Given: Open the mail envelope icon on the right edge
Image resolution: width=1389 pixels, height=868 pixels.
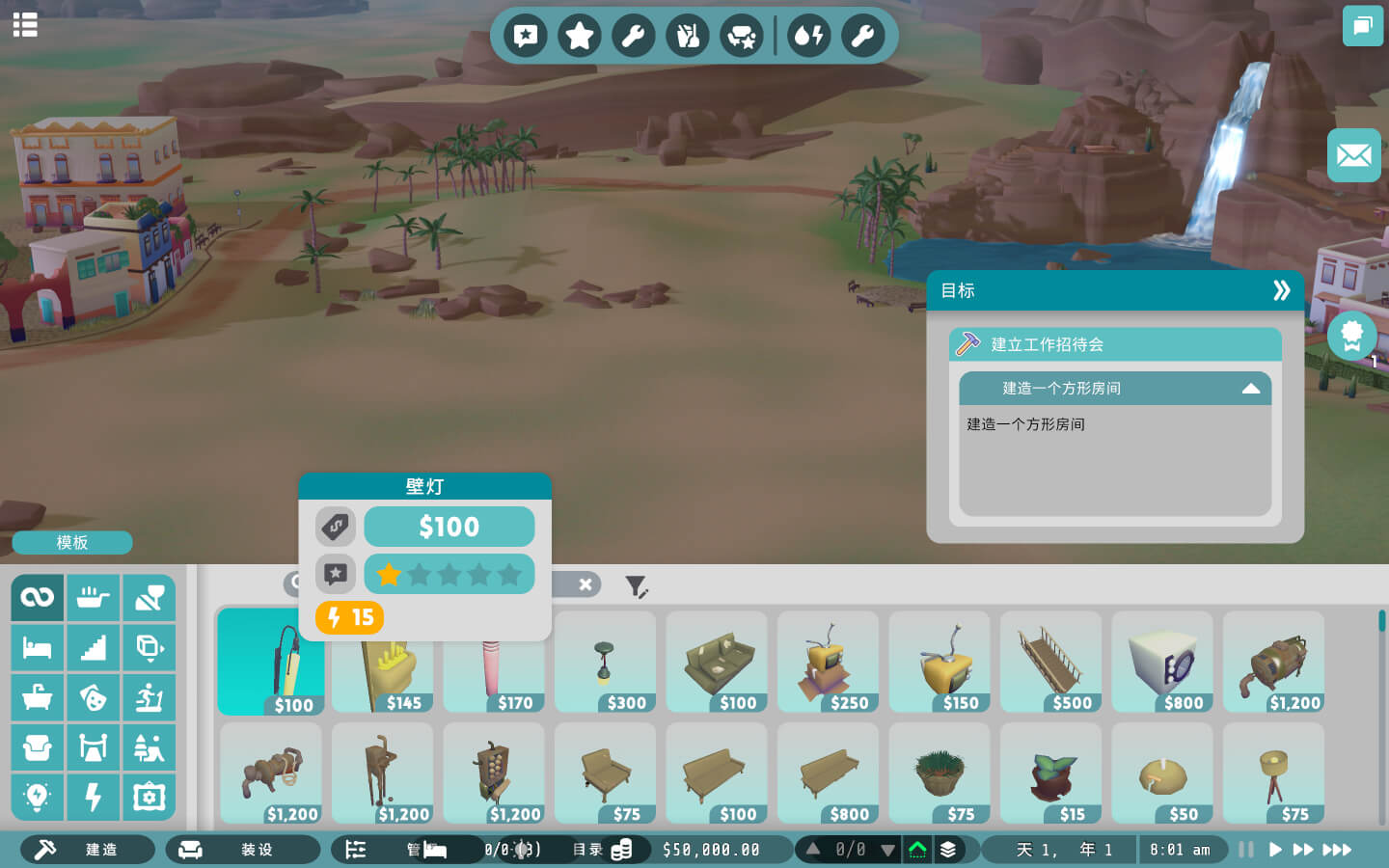Looking at the screenshot, I should [1354, 155].
